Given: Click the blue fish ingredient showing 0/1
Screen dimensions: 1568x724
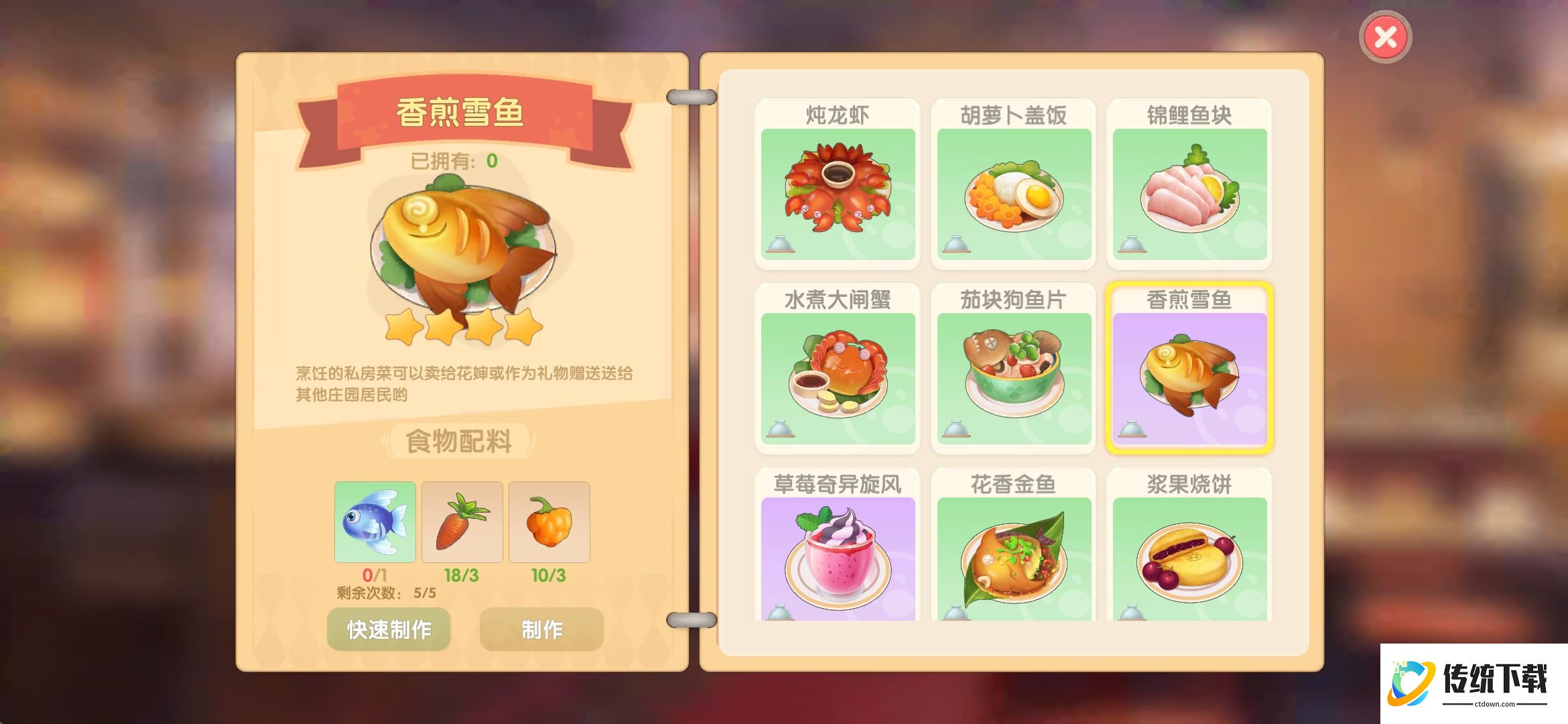Looking at the screenshot, I should [375, 522].
